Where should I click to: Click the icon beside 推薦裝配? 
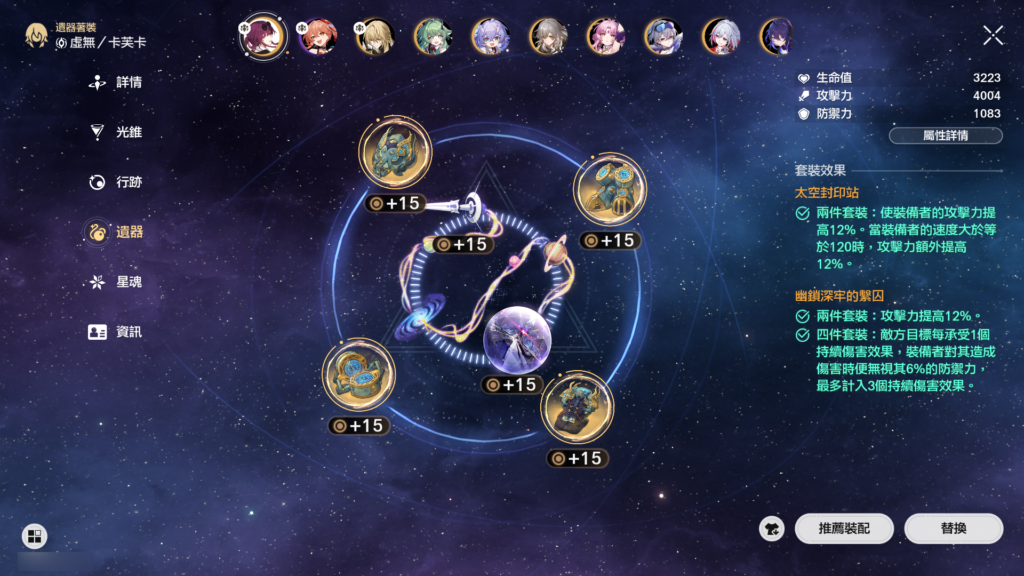pyautogui.click(x=772, y=529)
